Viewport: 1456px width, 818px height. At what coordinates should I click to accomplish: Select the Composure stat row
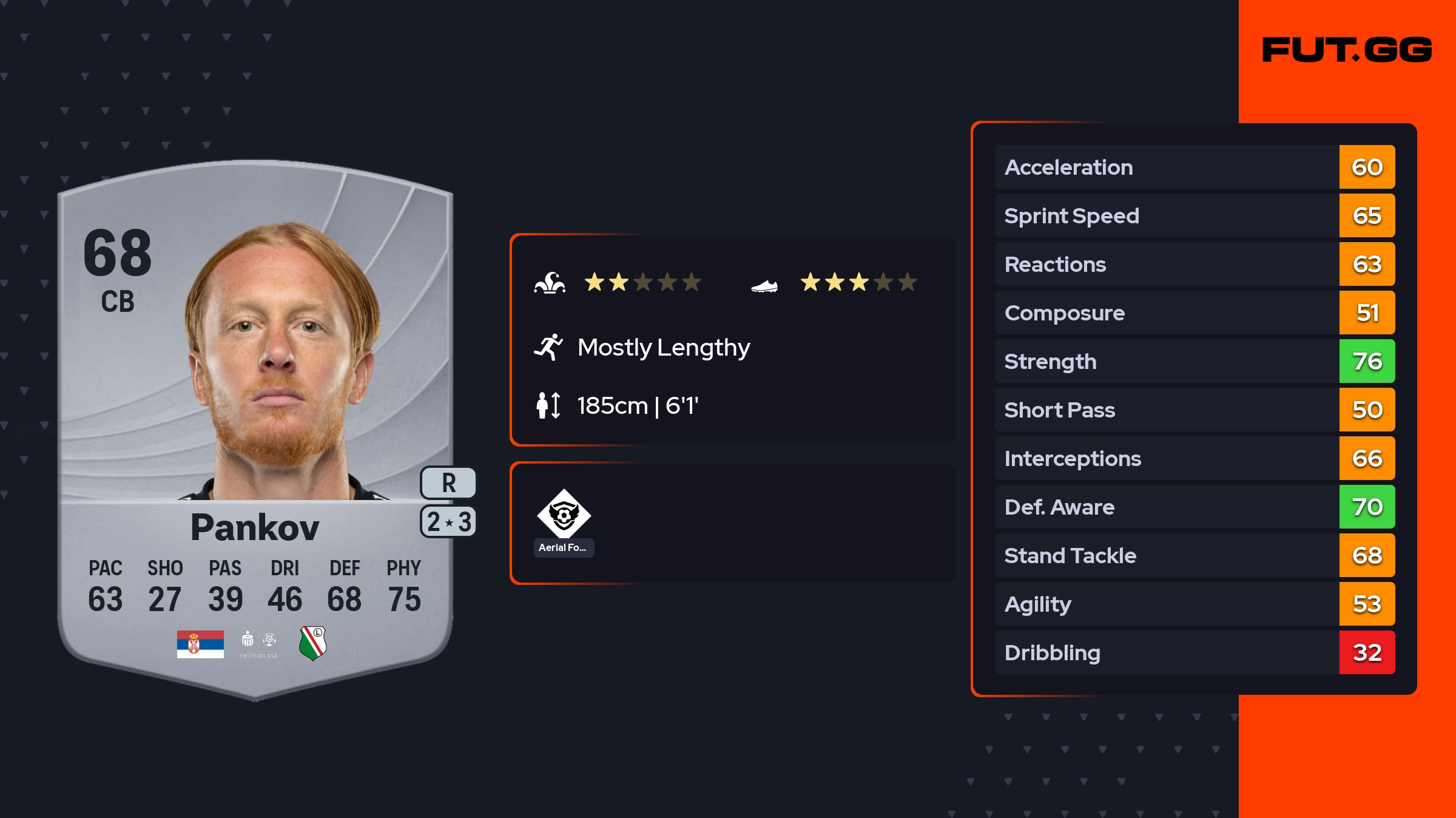pos(1194,313)
